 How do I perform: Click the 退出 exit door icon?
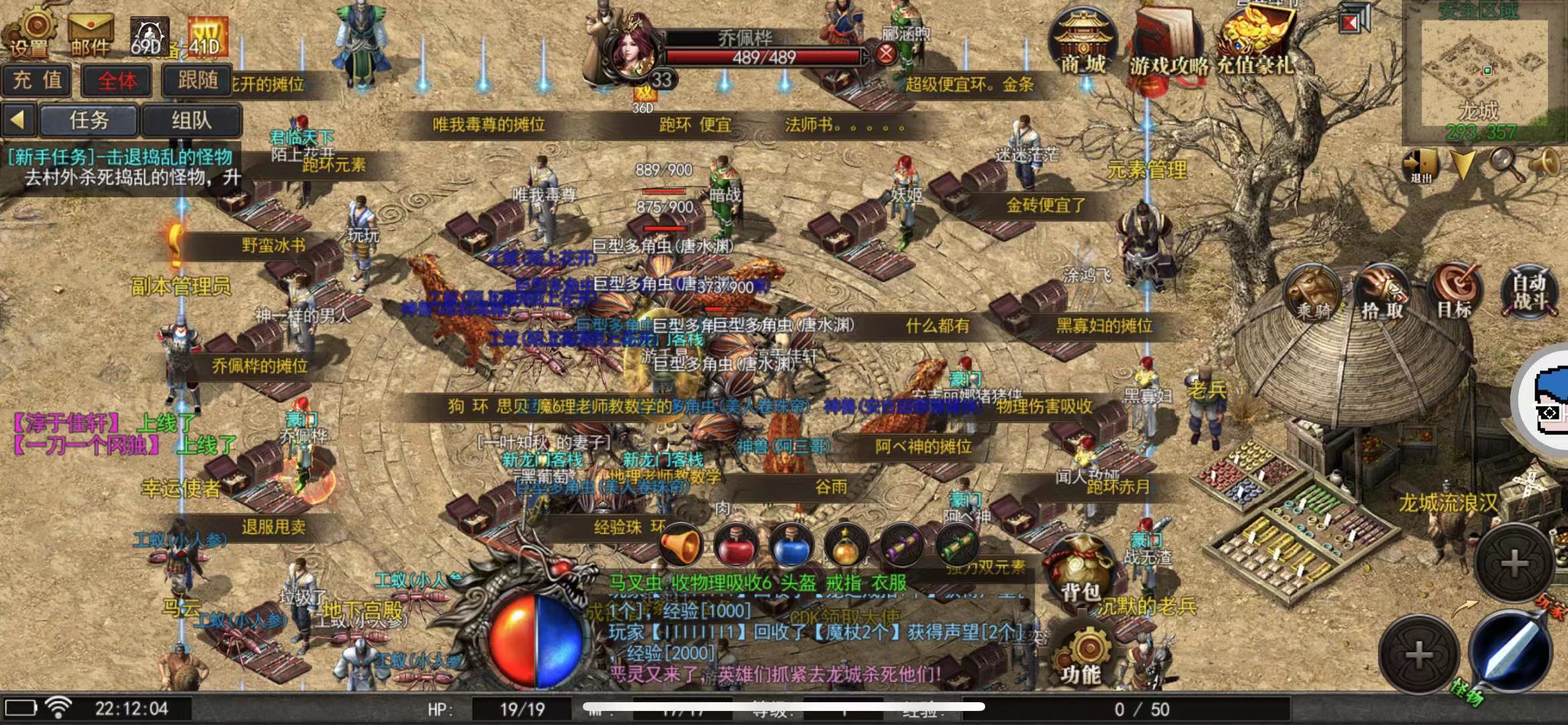pos(1420,164)
